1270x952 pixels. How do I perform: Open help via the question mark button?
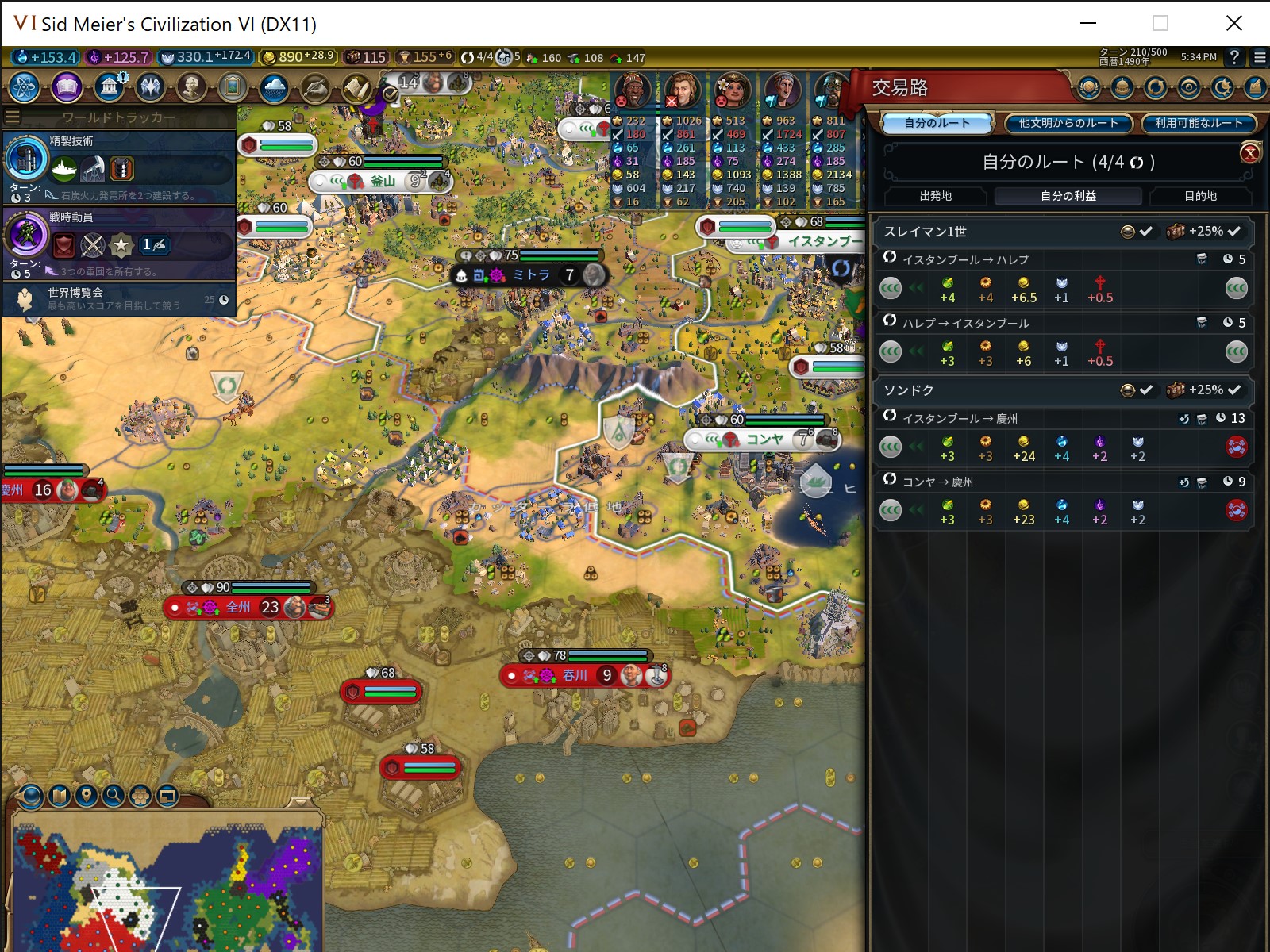(1233, 57)
